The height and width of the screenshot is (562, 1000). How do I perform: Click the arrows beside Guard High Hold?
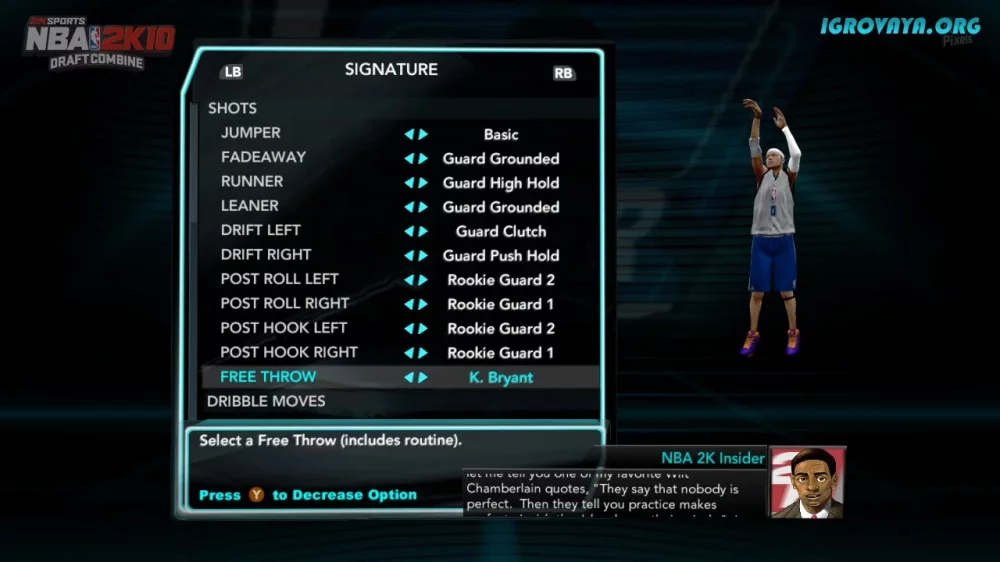416,183
